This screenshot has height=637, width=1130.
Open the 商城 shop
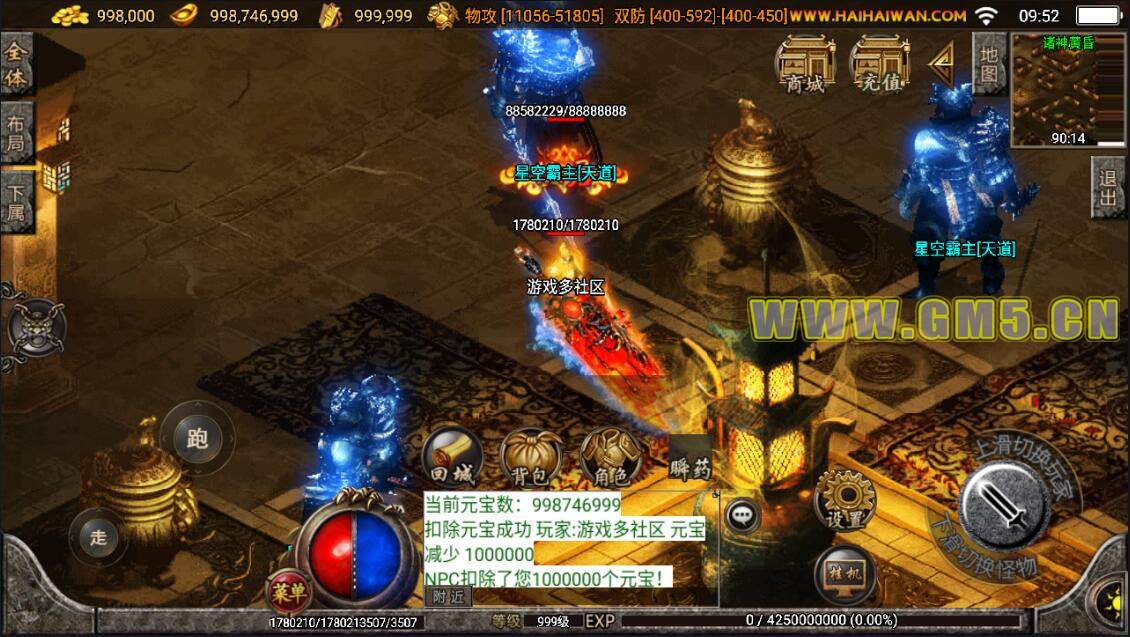click(806, 65)
